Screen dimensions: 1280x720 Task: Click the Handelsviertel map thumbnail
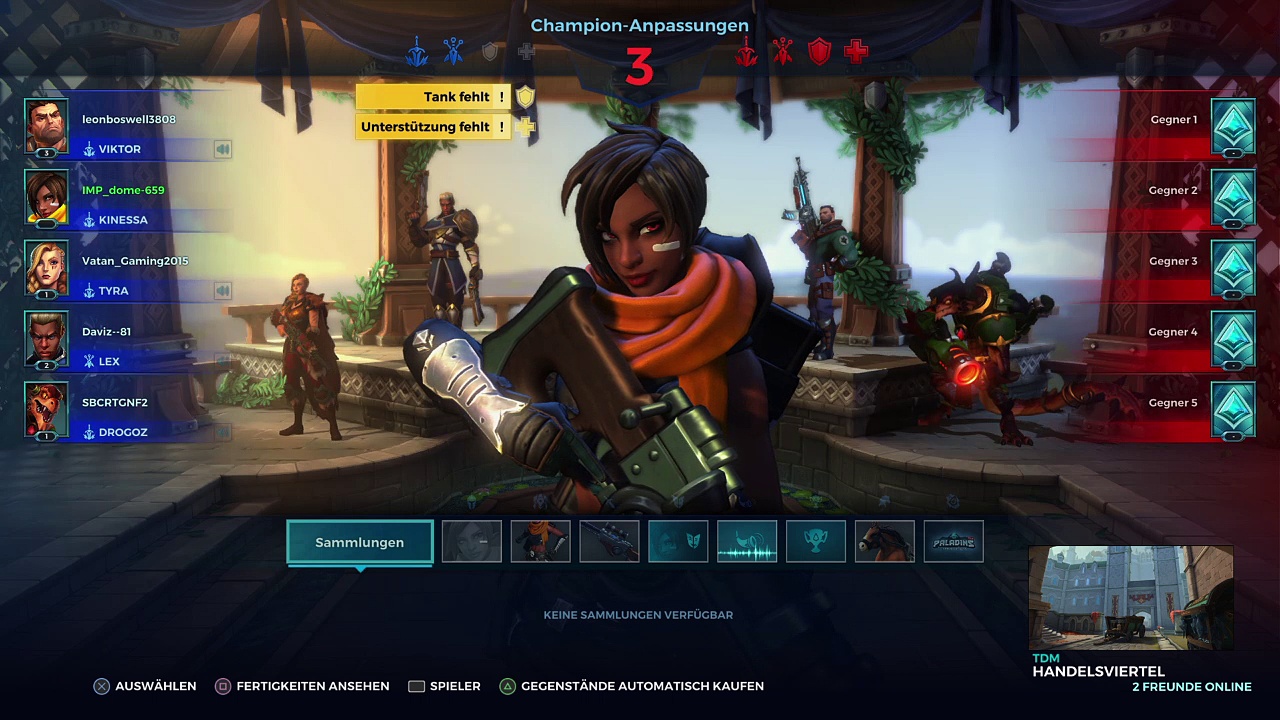click(1130, 598)
